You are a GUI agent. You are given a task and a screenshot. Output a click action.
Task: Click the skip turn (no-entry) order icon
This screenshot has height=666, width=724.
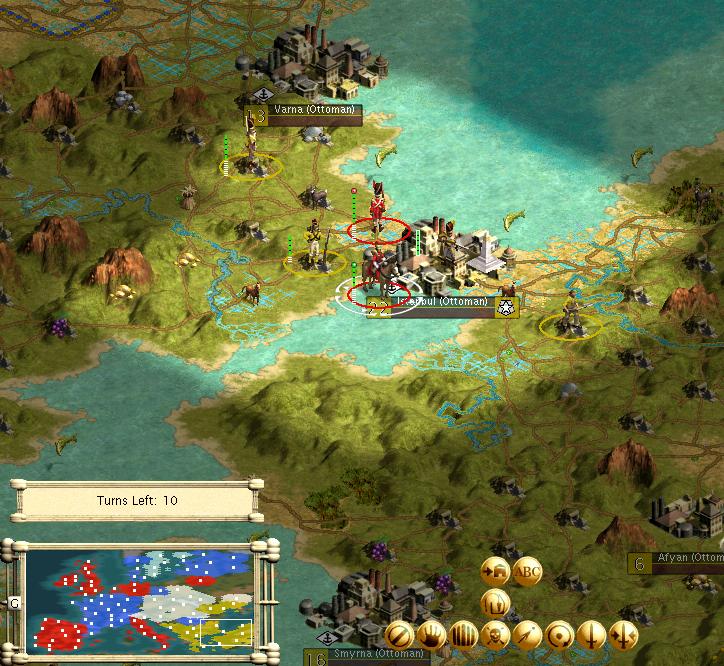[400, 634]
